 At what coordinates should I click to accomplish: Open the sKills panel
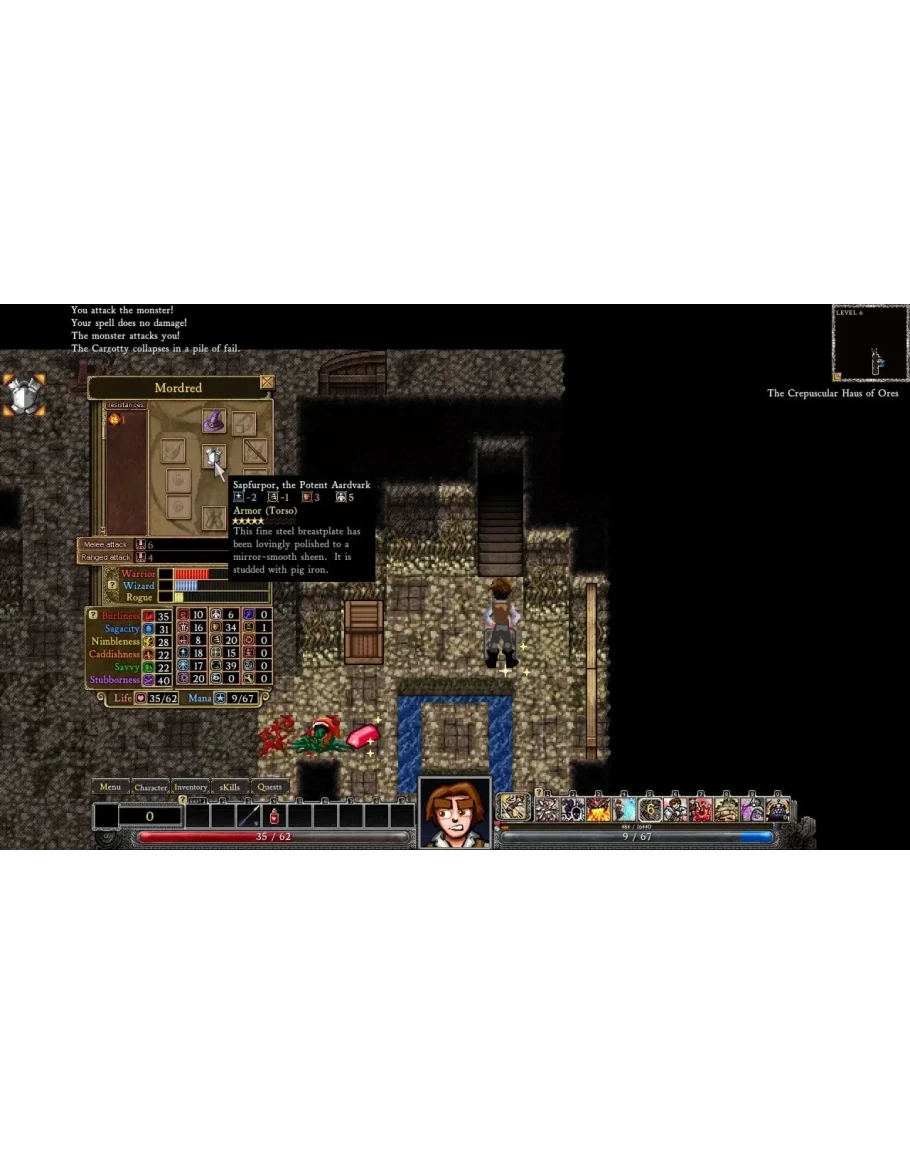pos(230,787)
